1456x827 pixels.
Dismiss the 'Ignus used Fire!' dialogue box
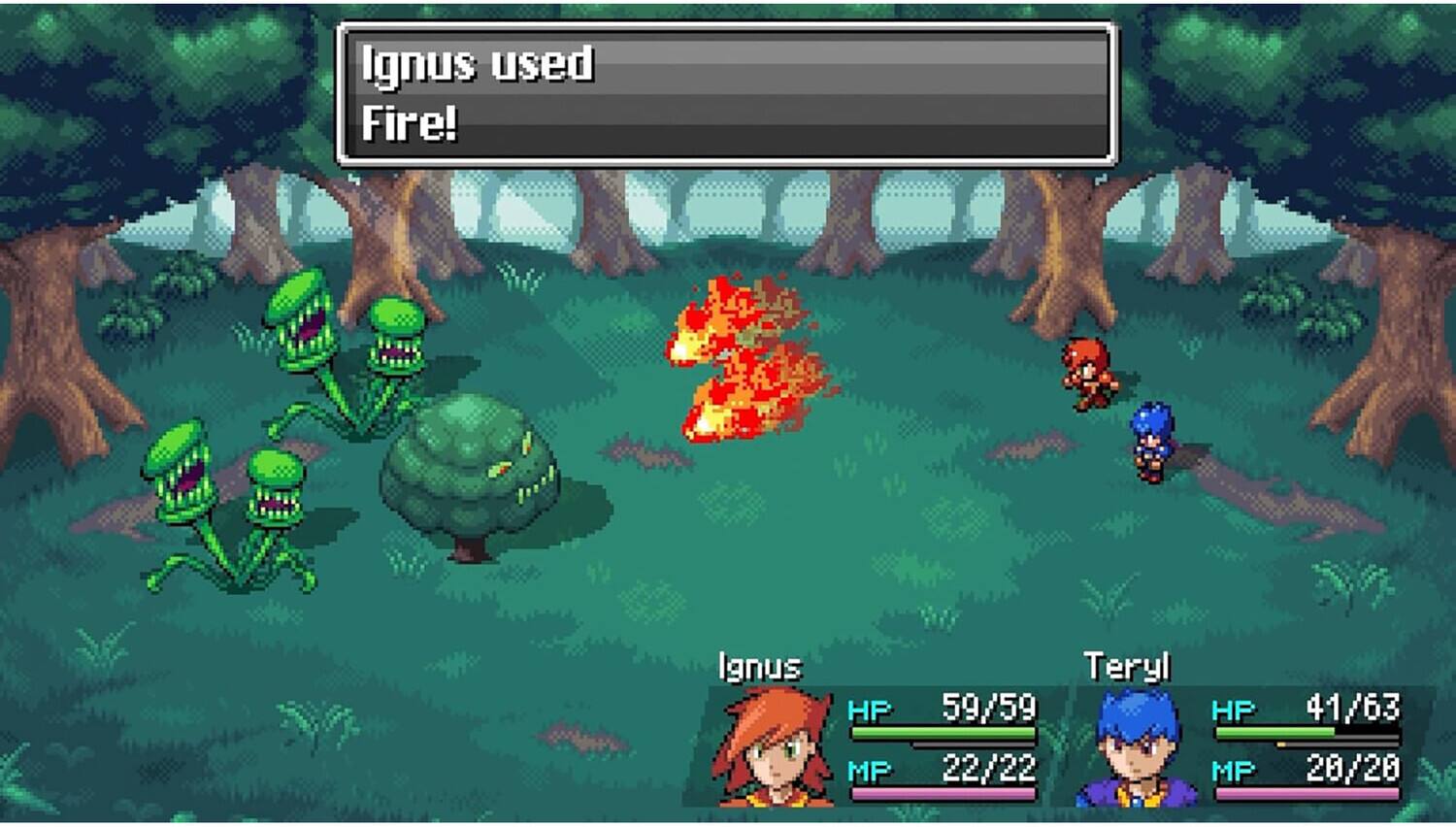pos(728,92)
